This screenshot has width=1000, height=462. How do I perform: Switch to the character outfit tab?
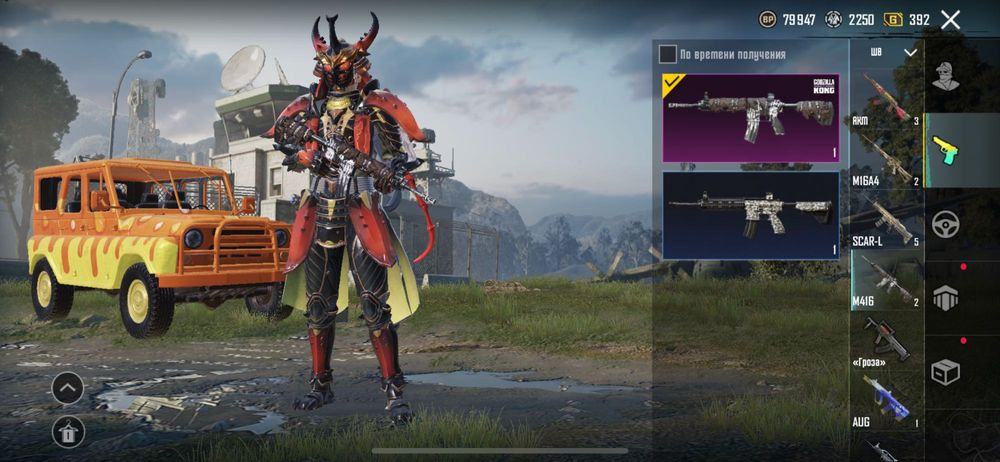click(x=945, y=76)
